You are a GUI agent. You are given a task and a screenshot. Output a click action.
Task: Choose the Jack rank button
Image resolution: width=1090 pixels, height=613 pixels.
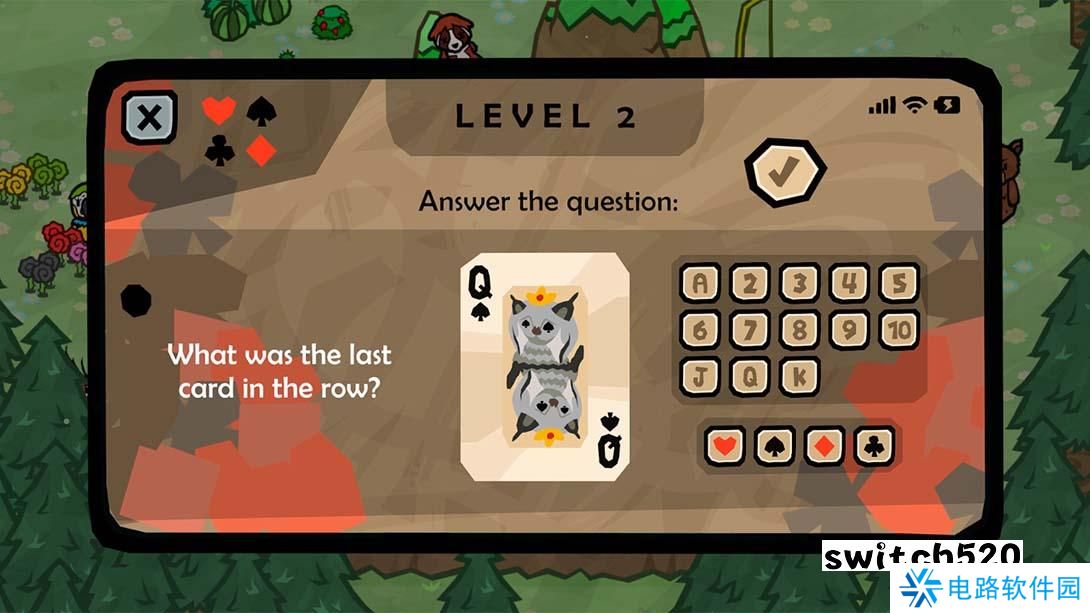point(700,376)
